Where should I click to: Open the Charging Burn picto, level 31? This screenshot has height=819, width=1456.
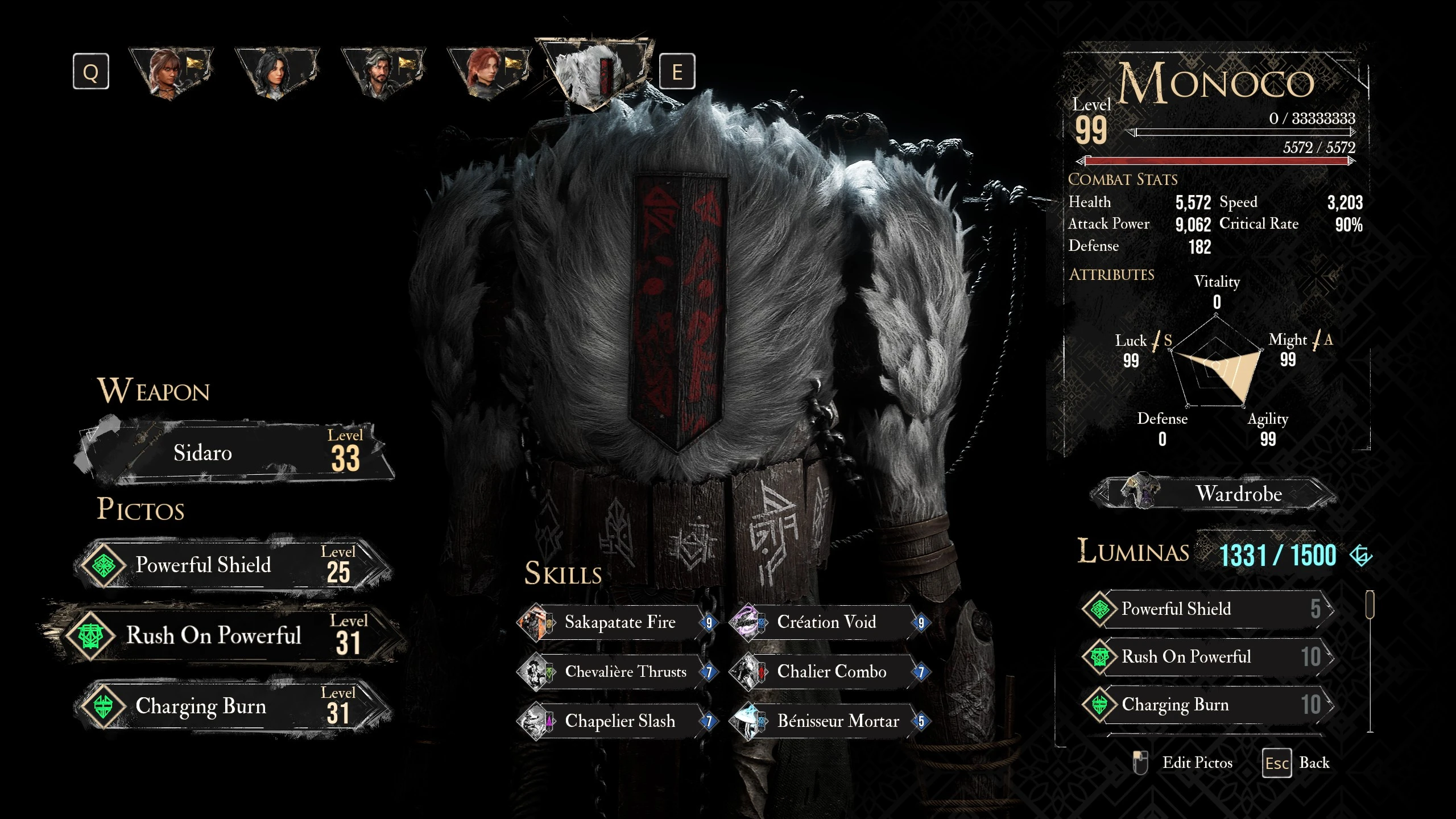pyautogui.click(x=233, y=706)
